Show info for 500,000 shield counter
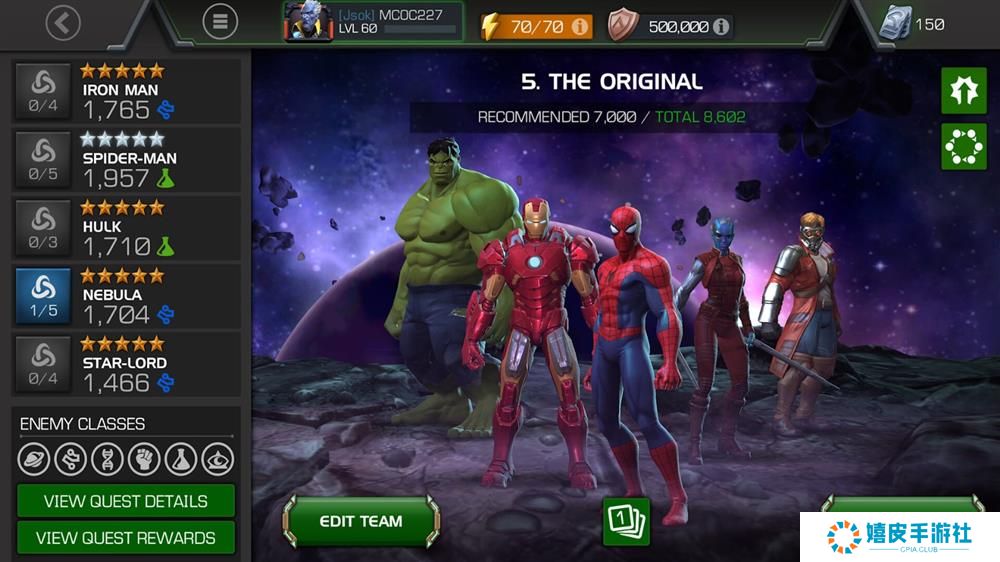 (720, 27)
